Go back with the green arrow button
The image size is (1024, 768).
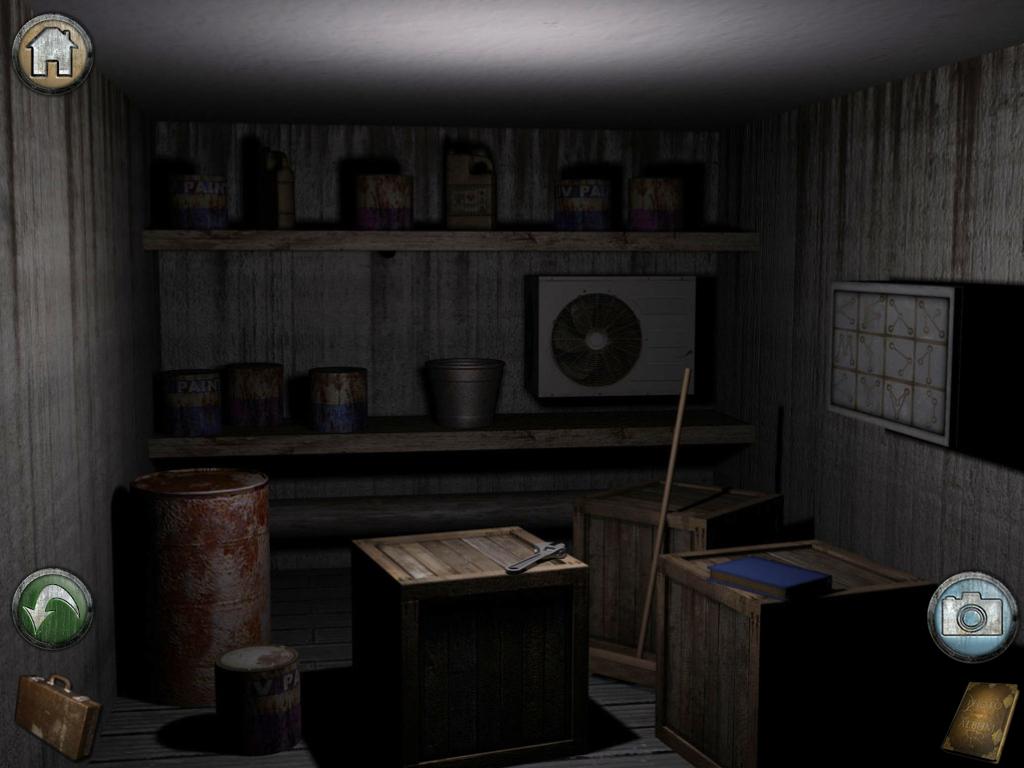52,608
